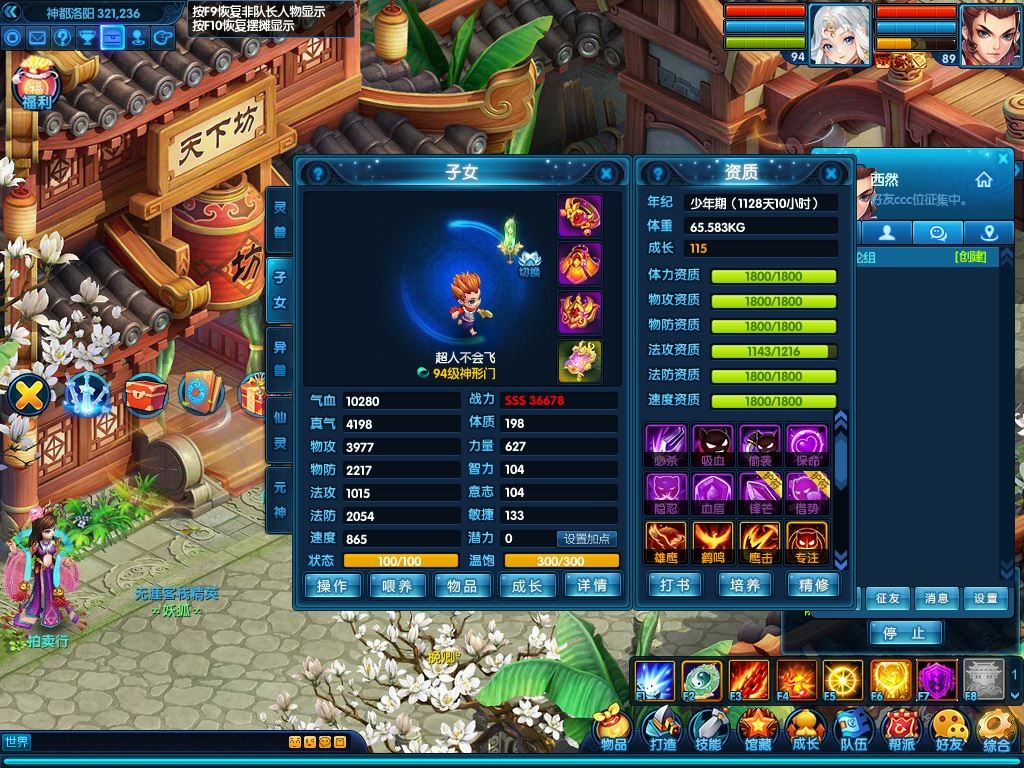Click the 打书 button
This screenshot has width=1024, height=768.
tap(675, 586)
